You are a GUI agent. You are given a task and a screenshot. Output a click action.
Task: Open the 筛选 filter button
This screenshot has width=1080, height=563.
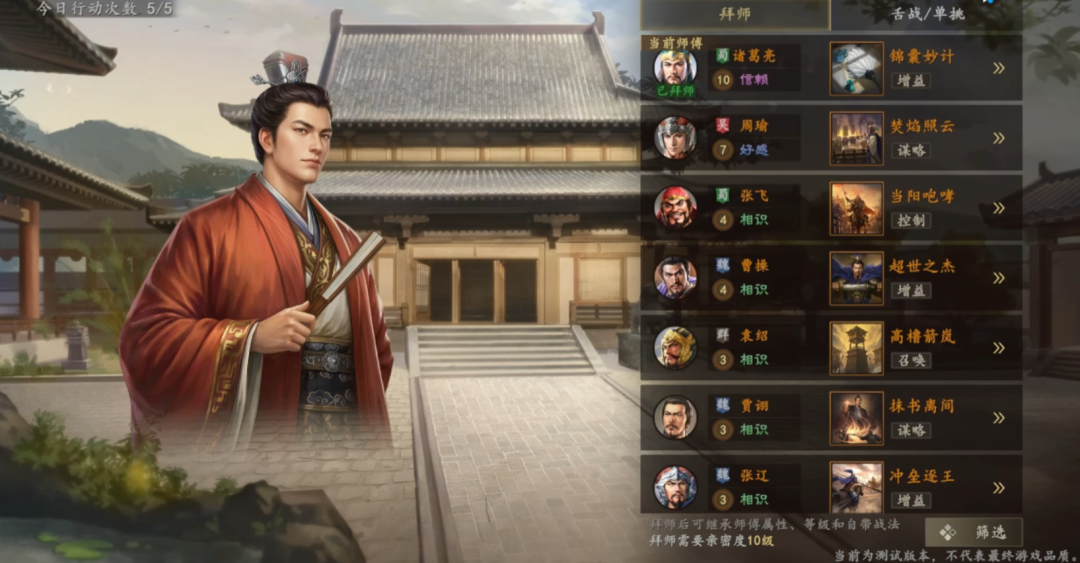973,532
